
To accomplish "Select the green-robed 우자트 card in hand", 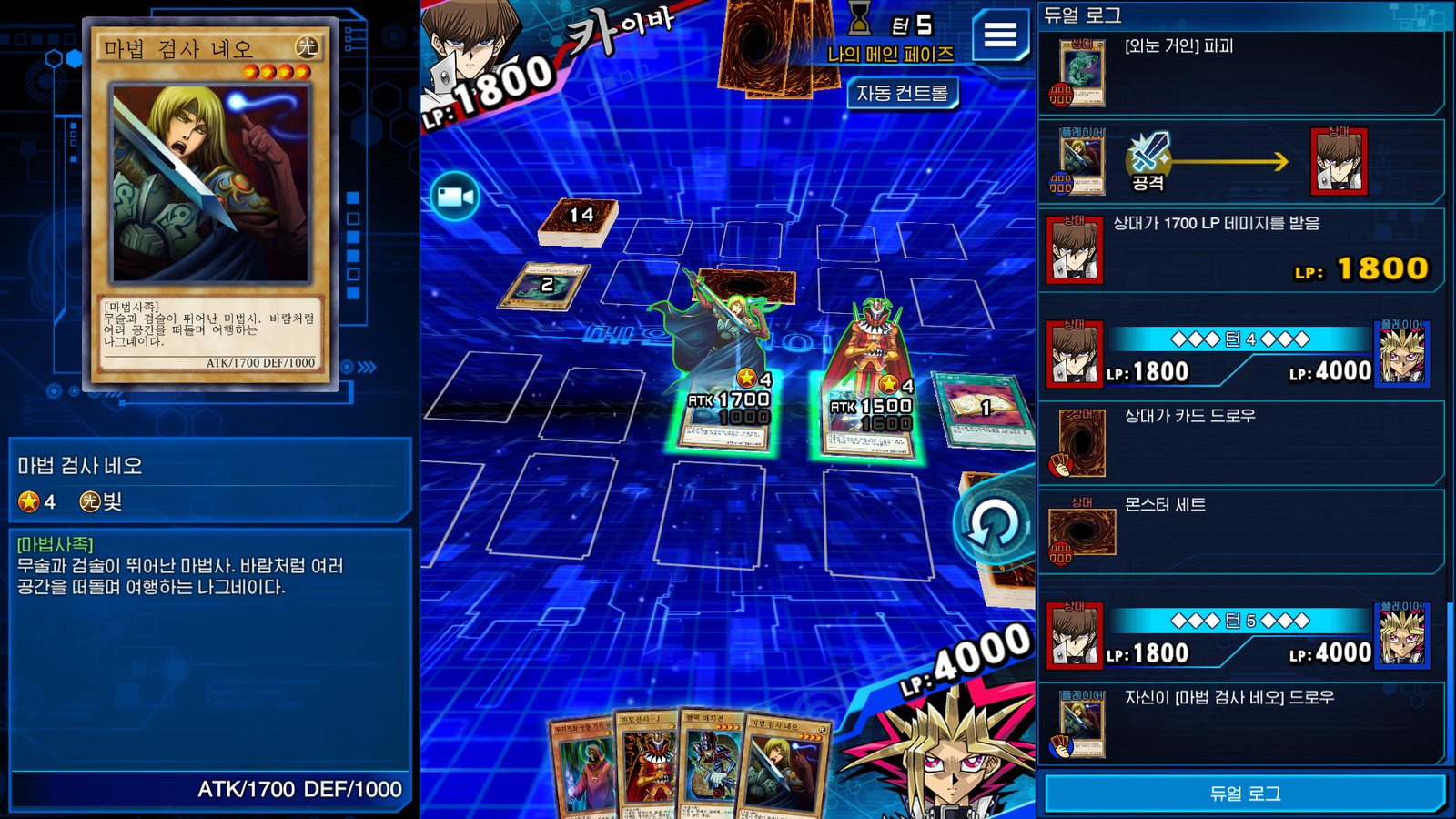I will [x=583, y=769].
